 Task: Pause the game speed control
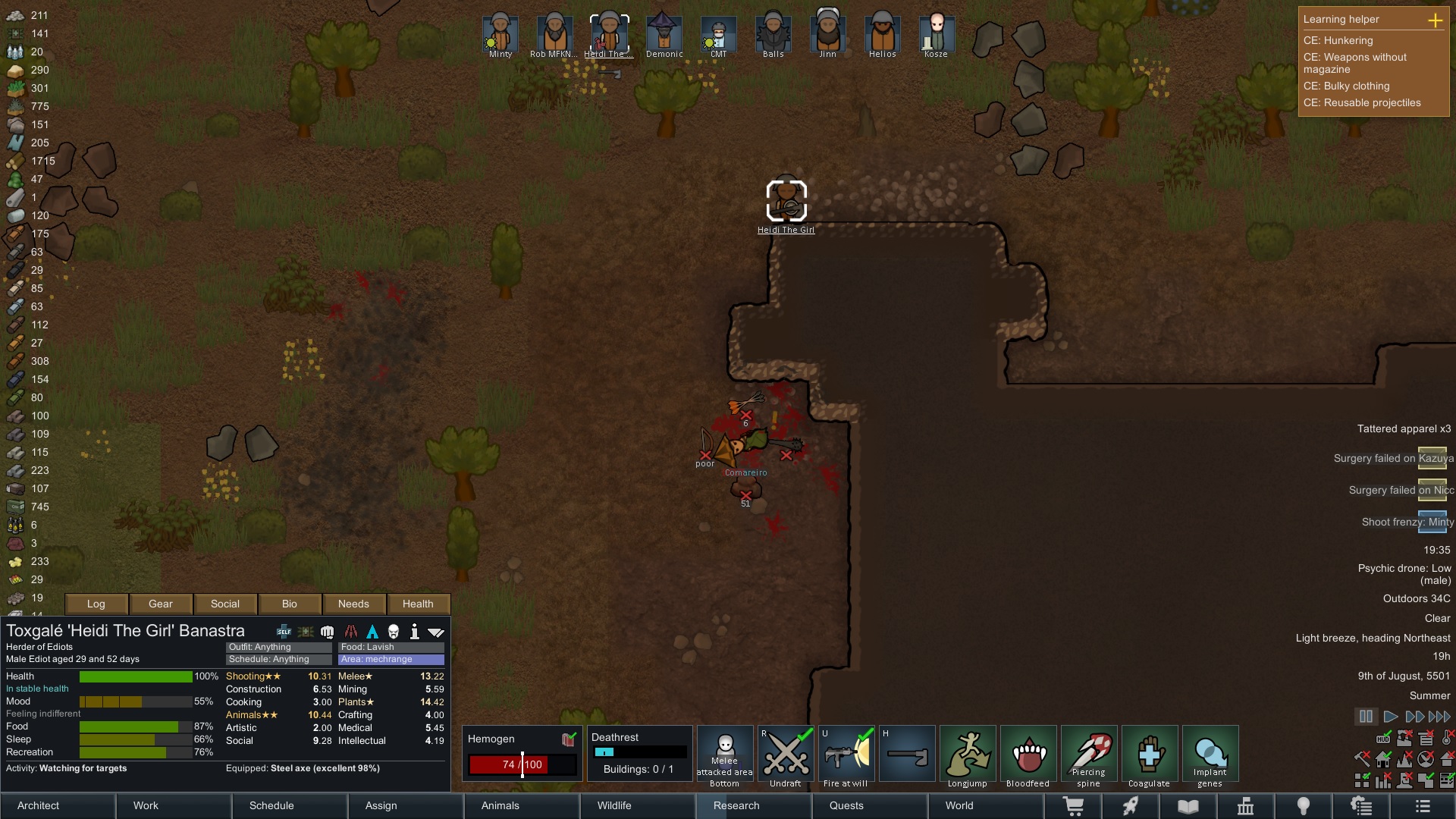pos(1366,716)
